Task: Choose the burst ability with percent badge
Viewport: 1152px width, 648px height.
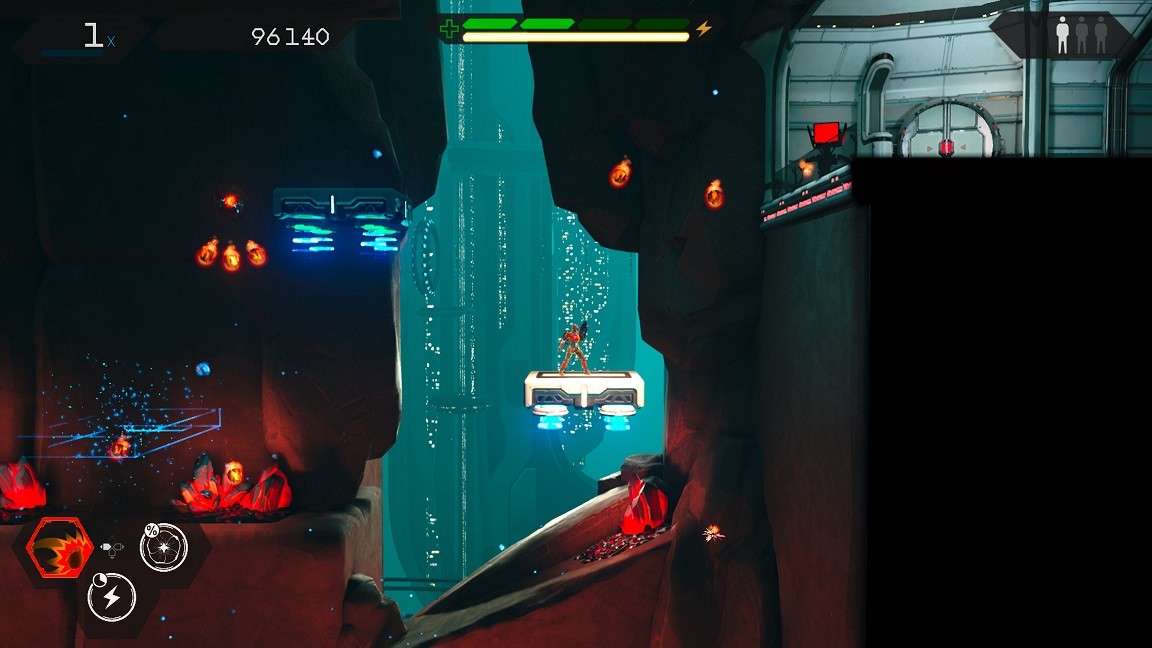Action: click(x=164, y=547)
